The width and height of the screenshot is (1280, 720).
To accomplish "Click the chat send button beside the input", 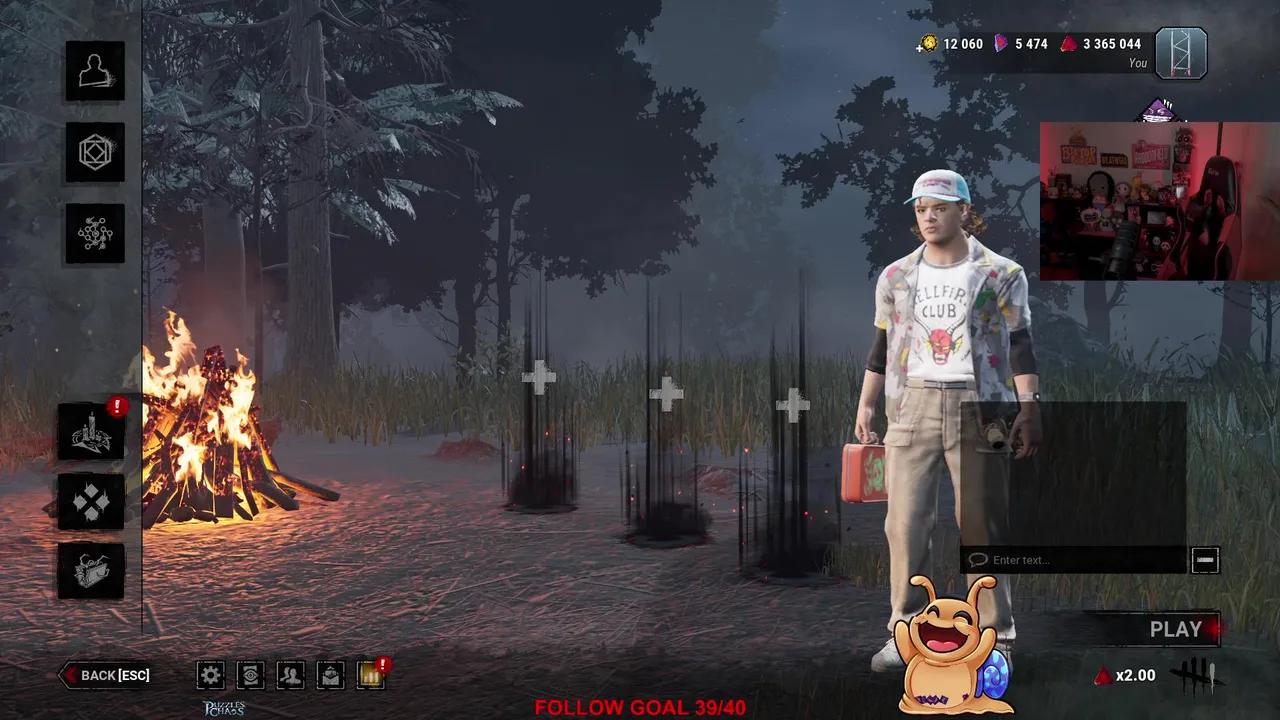I will click(x=1205, y=560).
